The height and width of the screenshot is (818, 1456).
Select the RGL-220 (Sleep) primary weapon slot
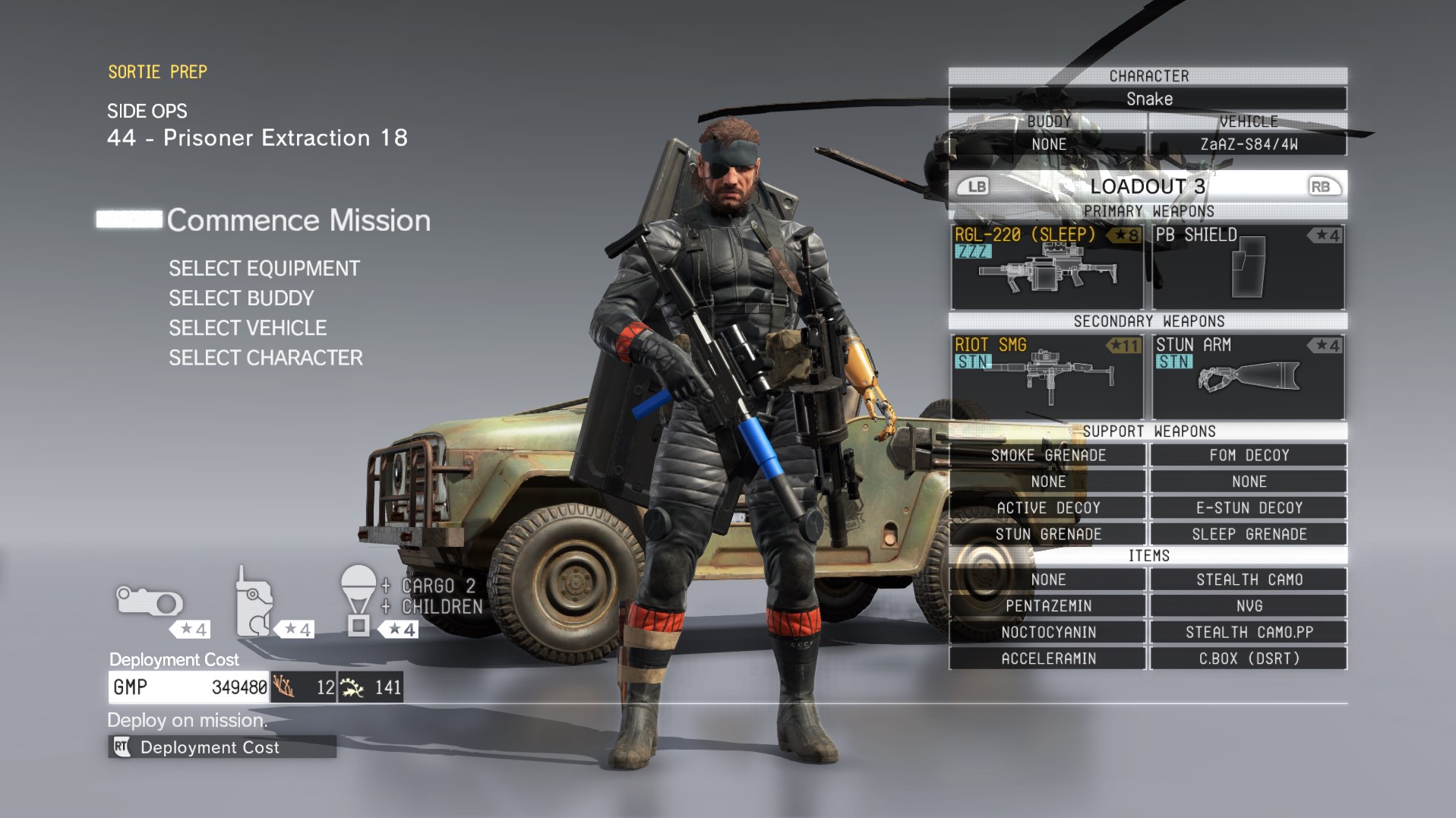pyautogui.click(x=1047, y=267)
